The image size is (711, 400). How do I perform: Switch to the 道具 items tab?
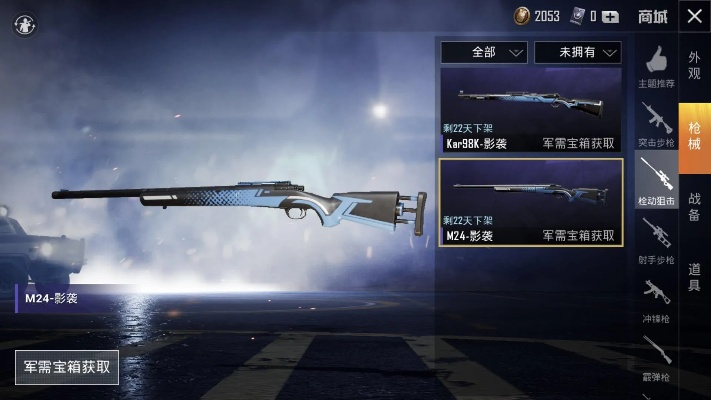tap(694, 277)
